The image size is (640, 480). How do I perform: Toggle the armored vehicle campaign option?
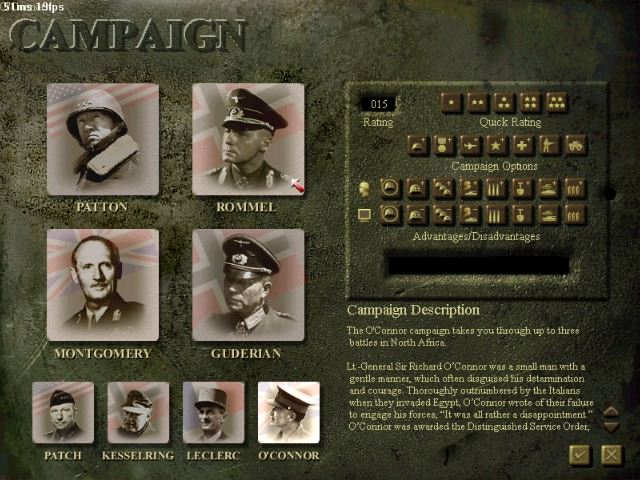(x=575, y=145)
